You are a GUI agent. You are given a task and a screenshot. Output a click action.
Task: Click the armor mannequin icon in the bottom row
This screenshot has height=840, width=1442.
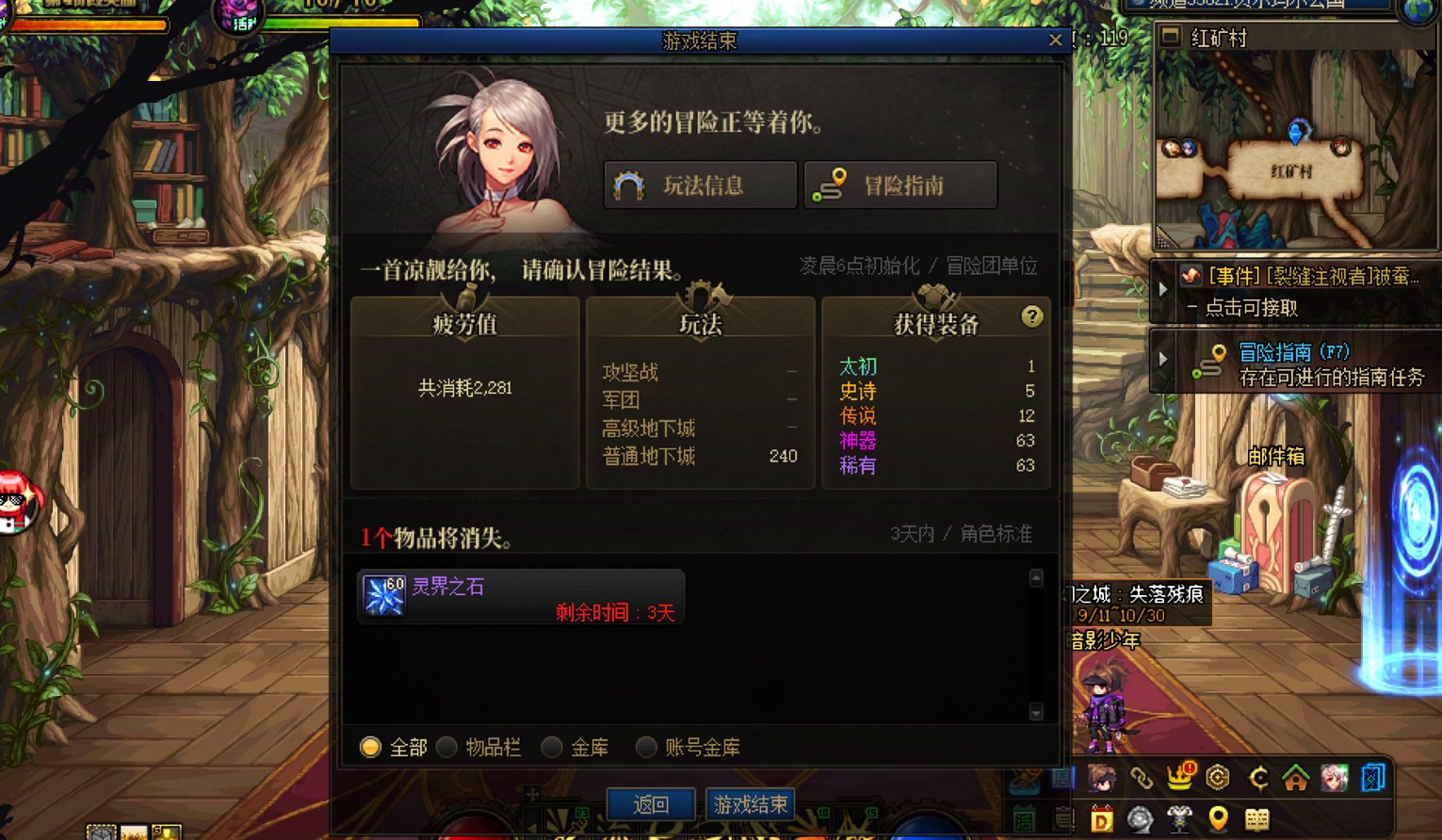[x=1179, y=818]
